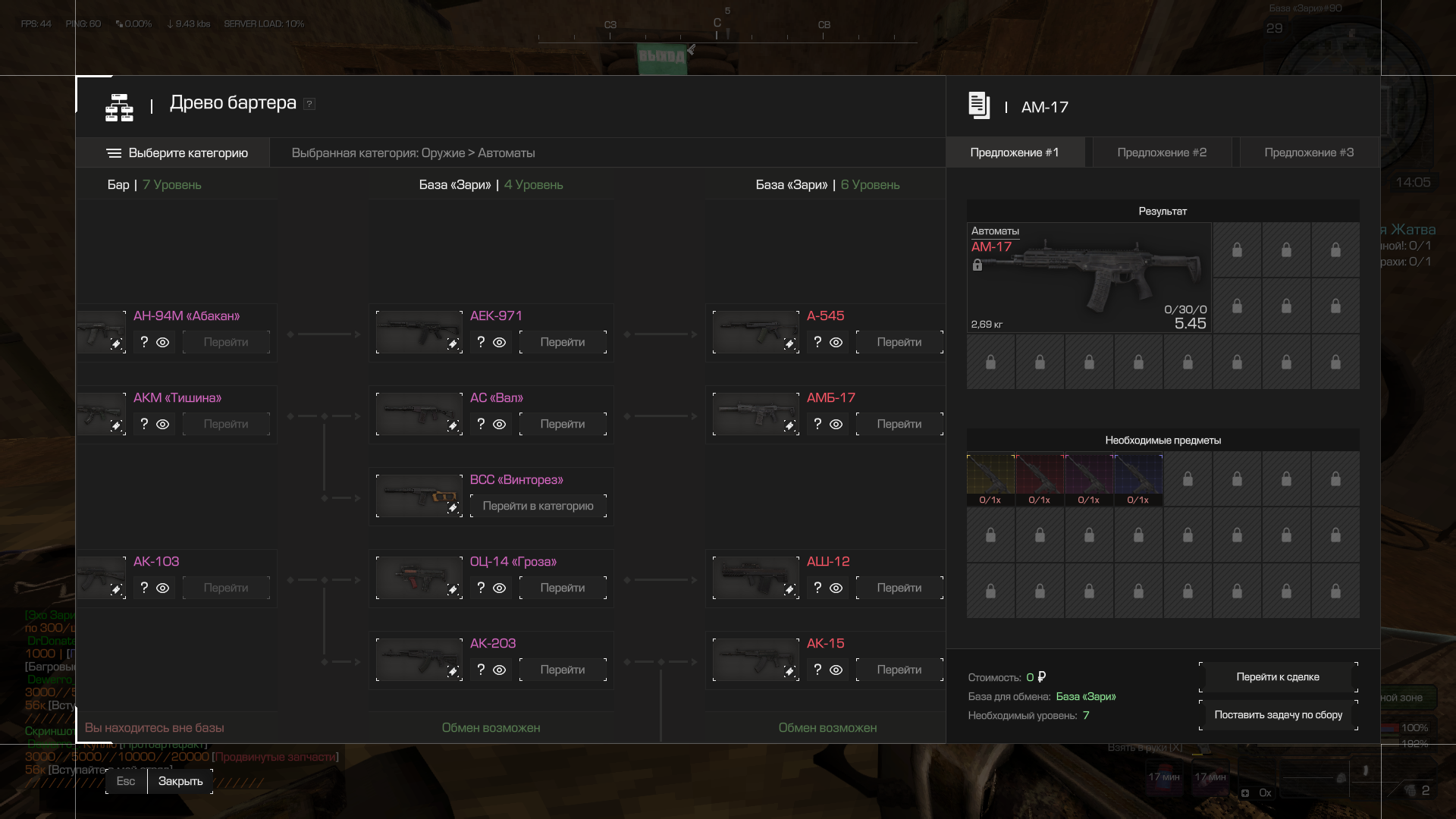Go to the АК-15 barter
Screen dimensions: 1456x819
pos(899,670)
